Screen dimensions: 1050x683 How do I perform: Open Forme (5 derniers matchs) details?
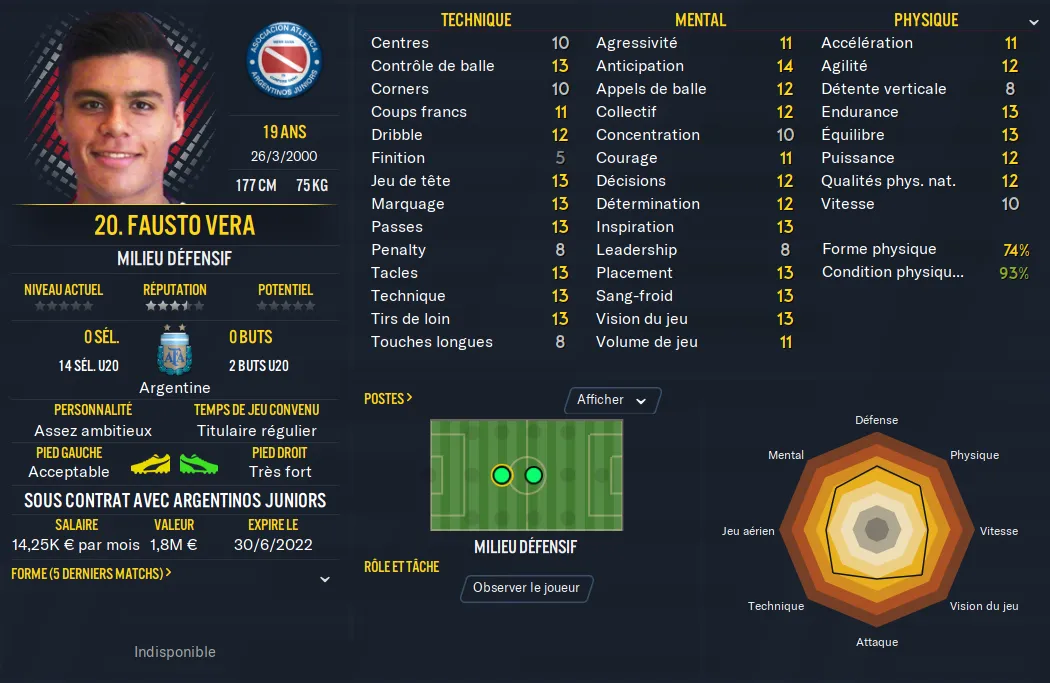91,574
